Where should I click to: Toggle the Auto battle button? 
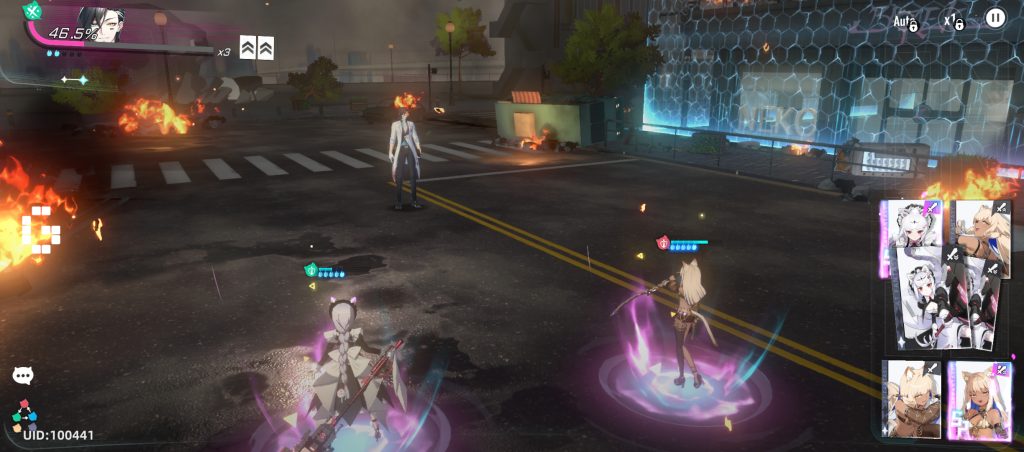click(906, 20)
